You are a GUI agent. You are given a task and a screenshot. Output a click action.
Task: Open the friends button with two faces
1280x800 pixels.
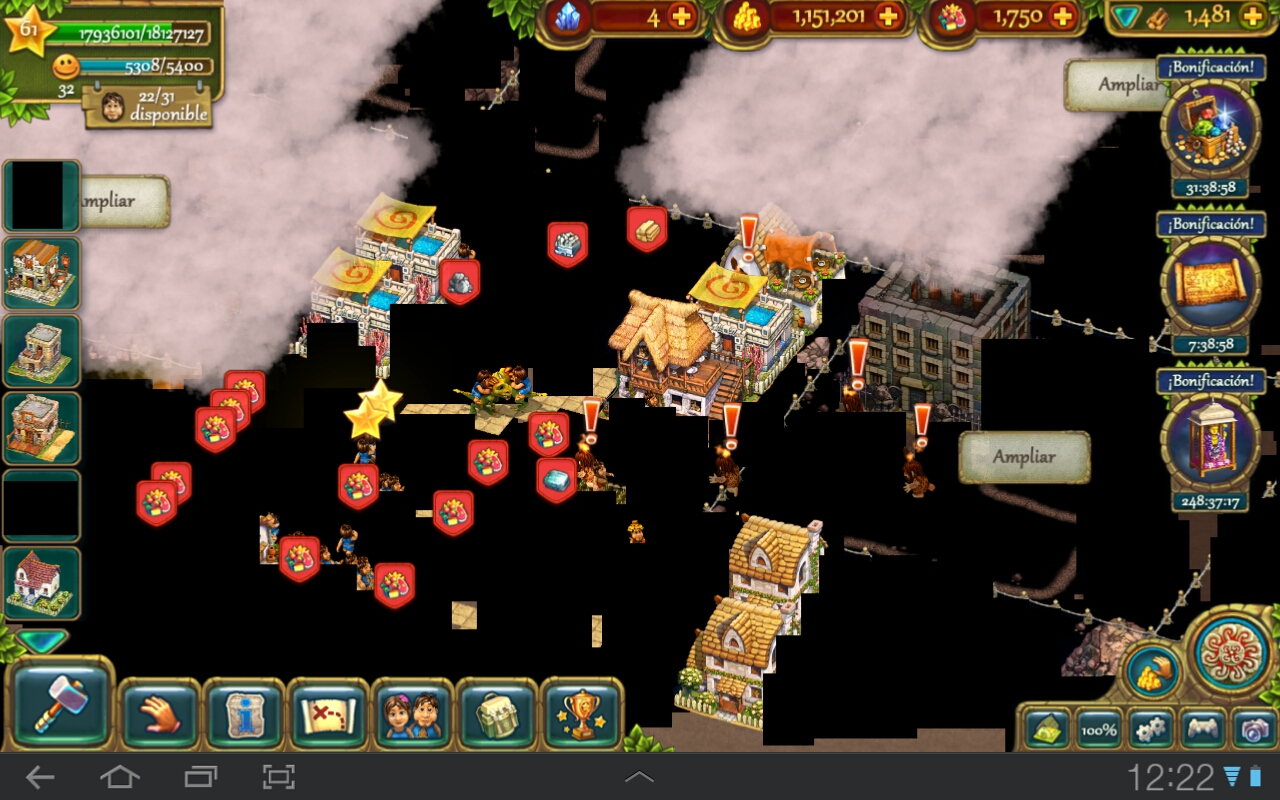[412, 714]
